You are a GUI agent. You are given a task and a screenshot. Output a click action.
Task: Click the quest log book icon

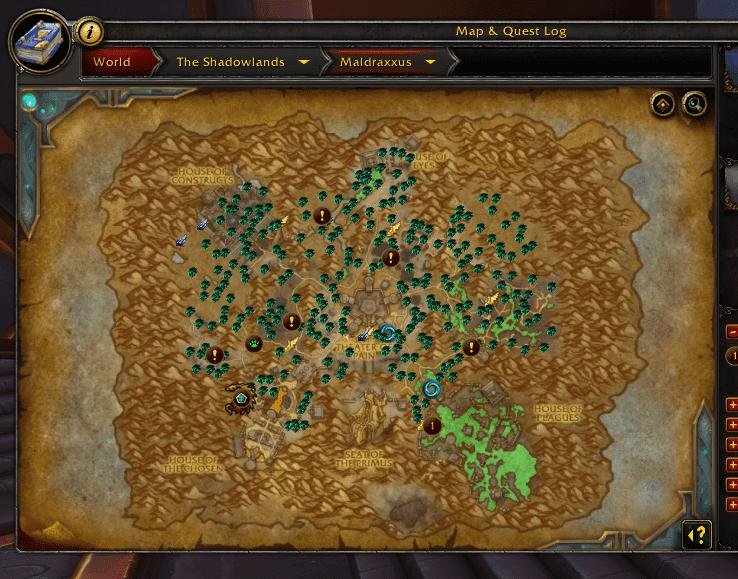40,40
